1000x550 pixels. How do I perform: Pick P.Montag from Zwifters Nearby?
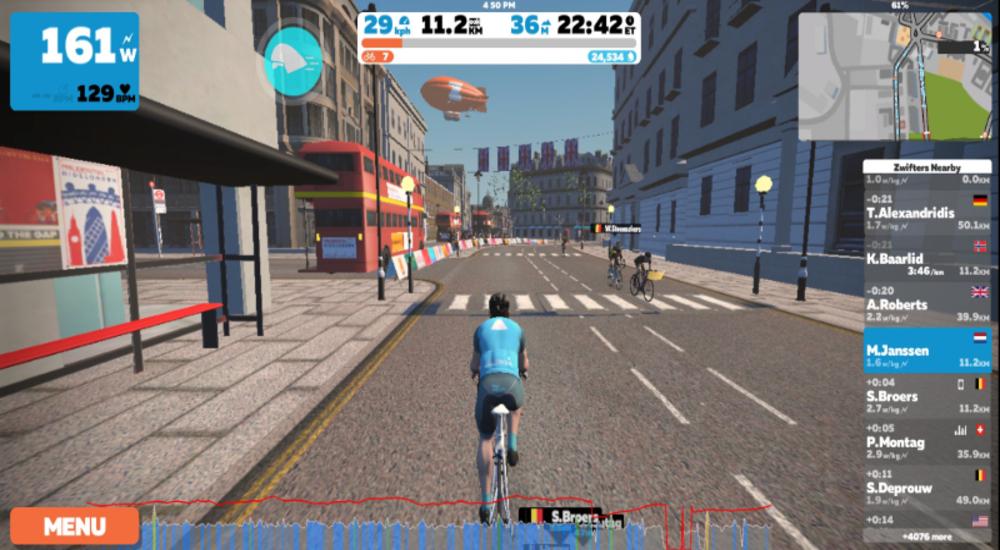tap(928, 442)
